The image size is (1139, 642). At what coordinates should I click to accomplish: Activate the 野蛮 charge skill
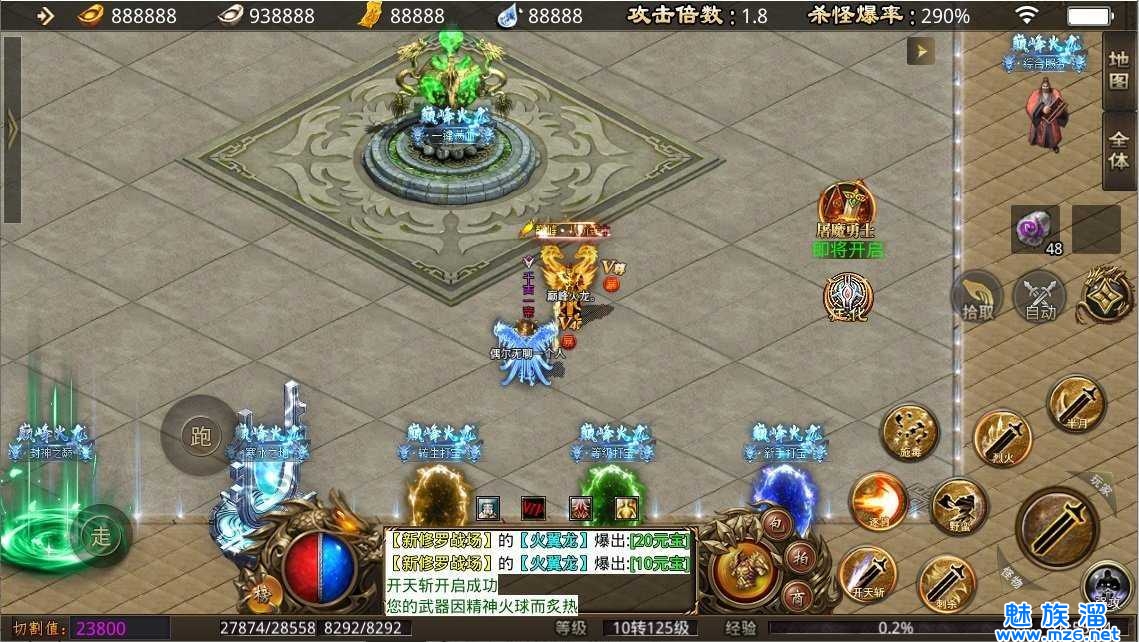[958, 506]
